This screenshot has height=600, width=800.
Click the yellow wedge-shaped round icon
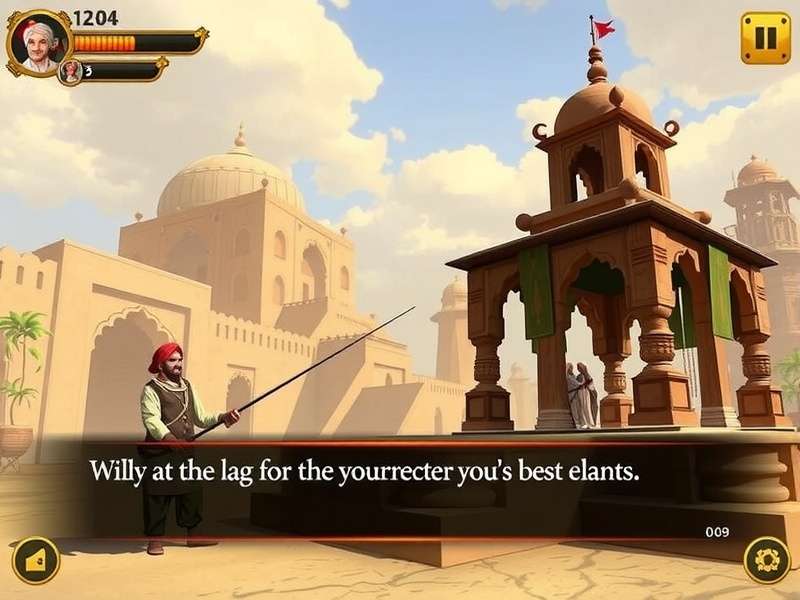click(x=36, y=561)
